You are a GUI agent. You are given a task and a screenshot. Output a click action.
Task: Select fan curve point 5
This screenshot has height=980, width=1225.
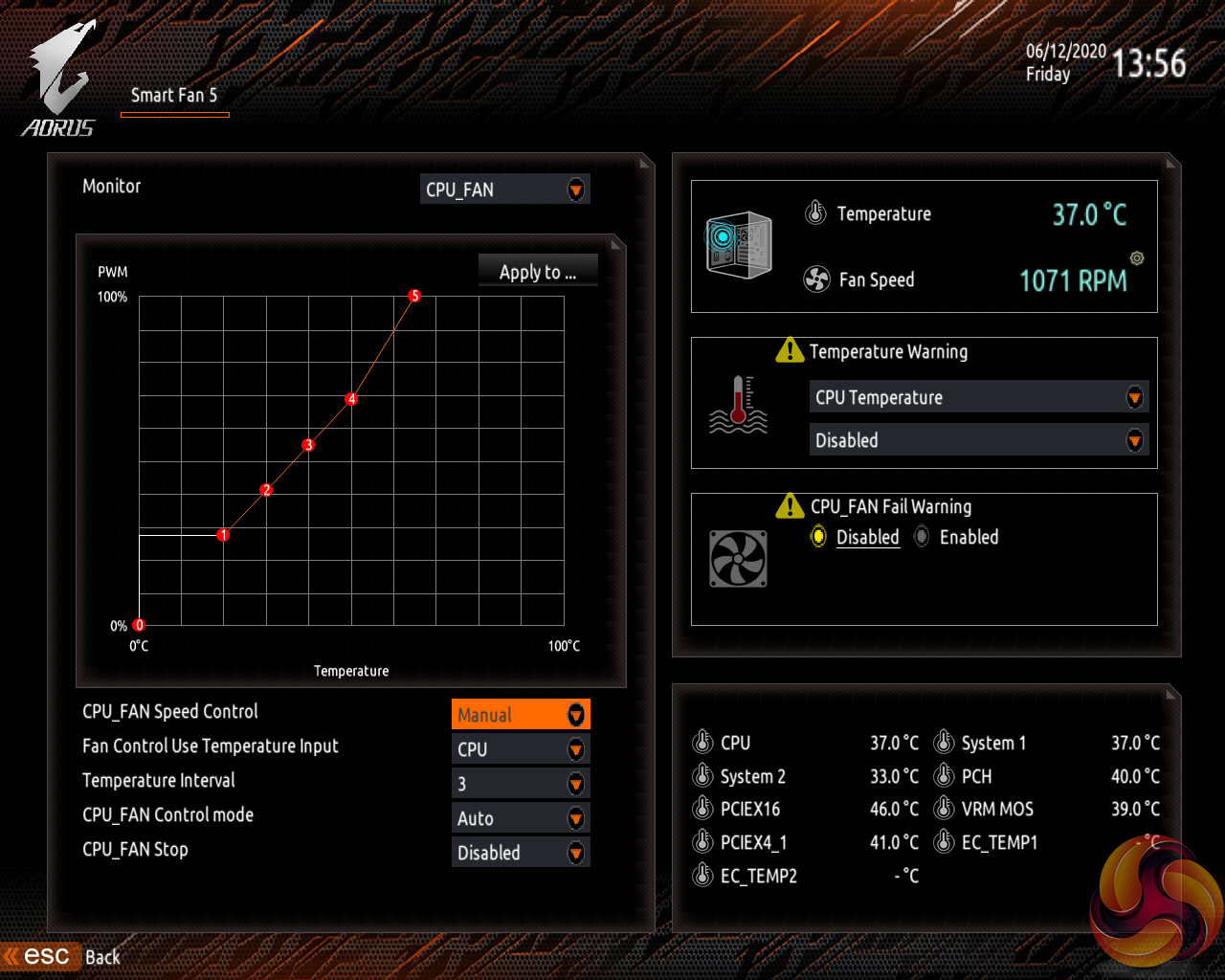pyautogui.click(x=414, y=296)
